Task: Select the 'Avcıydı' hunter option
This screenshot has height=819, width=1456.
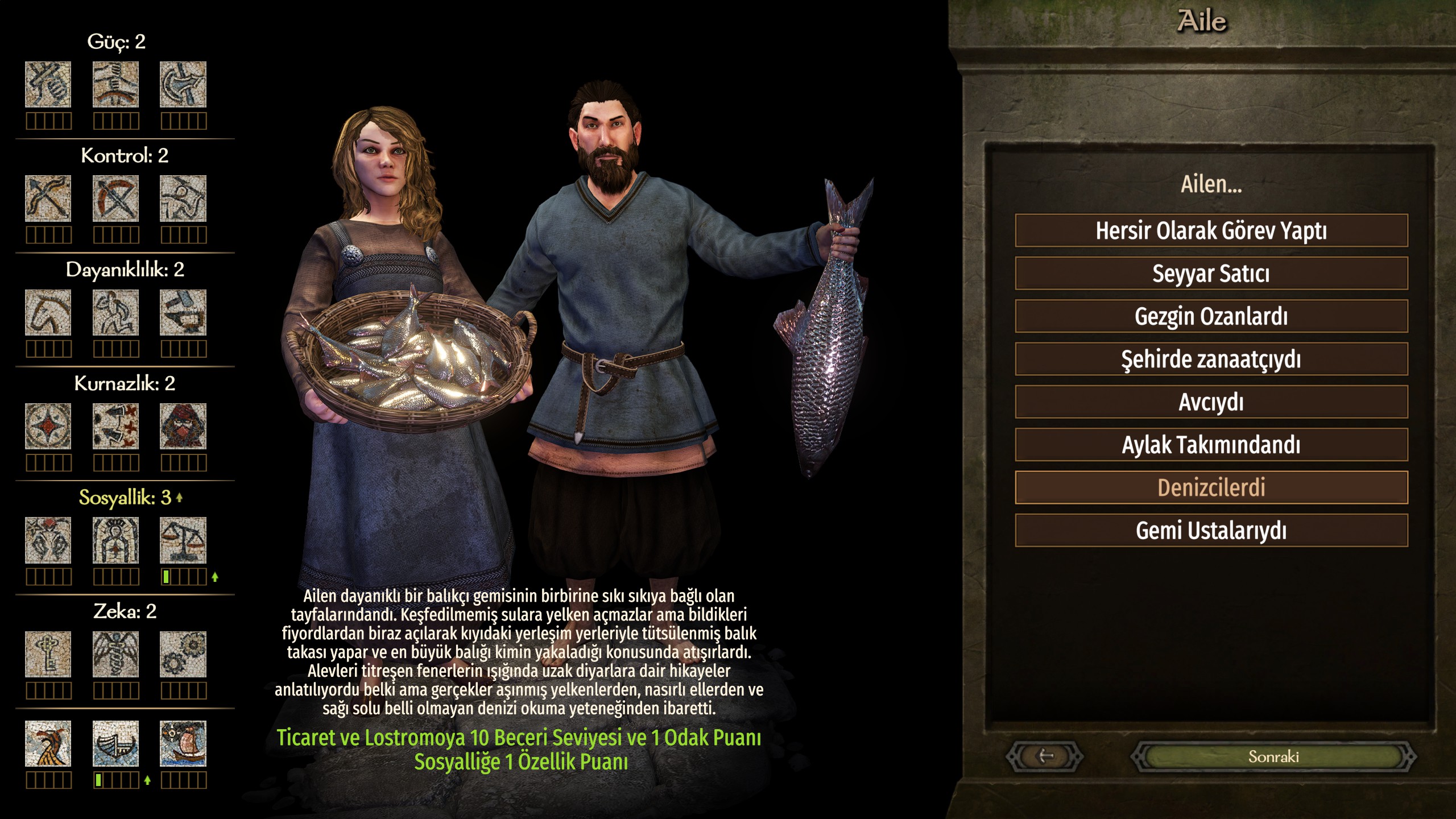Action: (x=1211, y=402)
